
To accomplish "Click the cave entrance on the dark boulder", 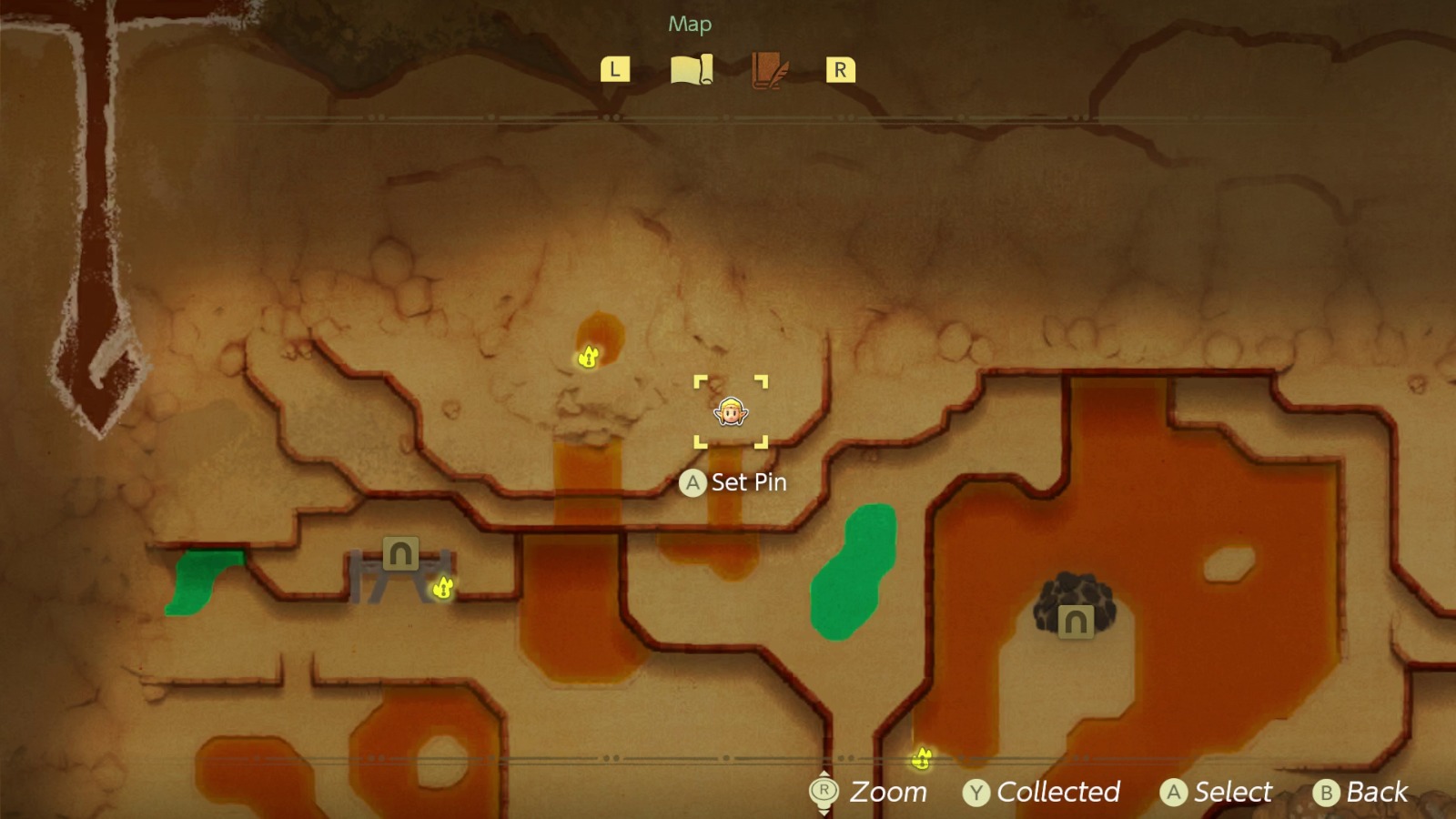I will click(x=1075, y=623).
